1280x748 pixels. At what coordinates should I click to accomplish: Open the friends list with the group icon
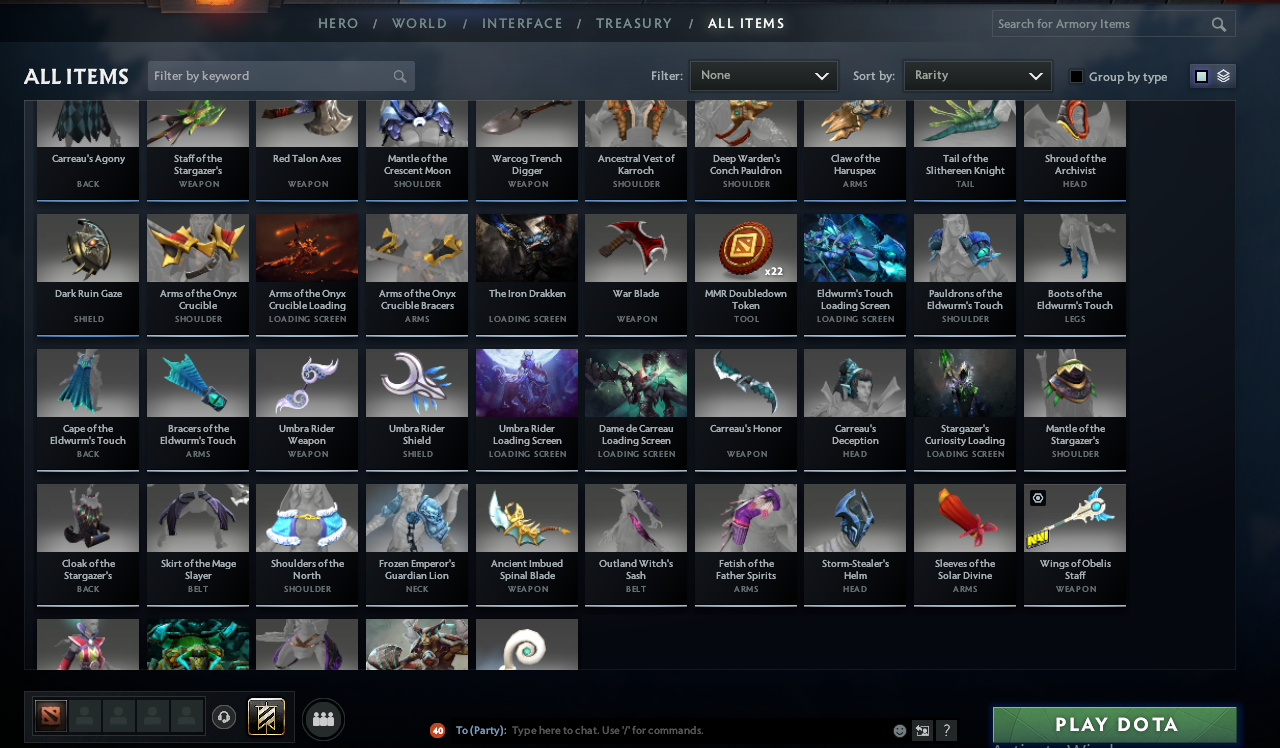coord(323,717)
